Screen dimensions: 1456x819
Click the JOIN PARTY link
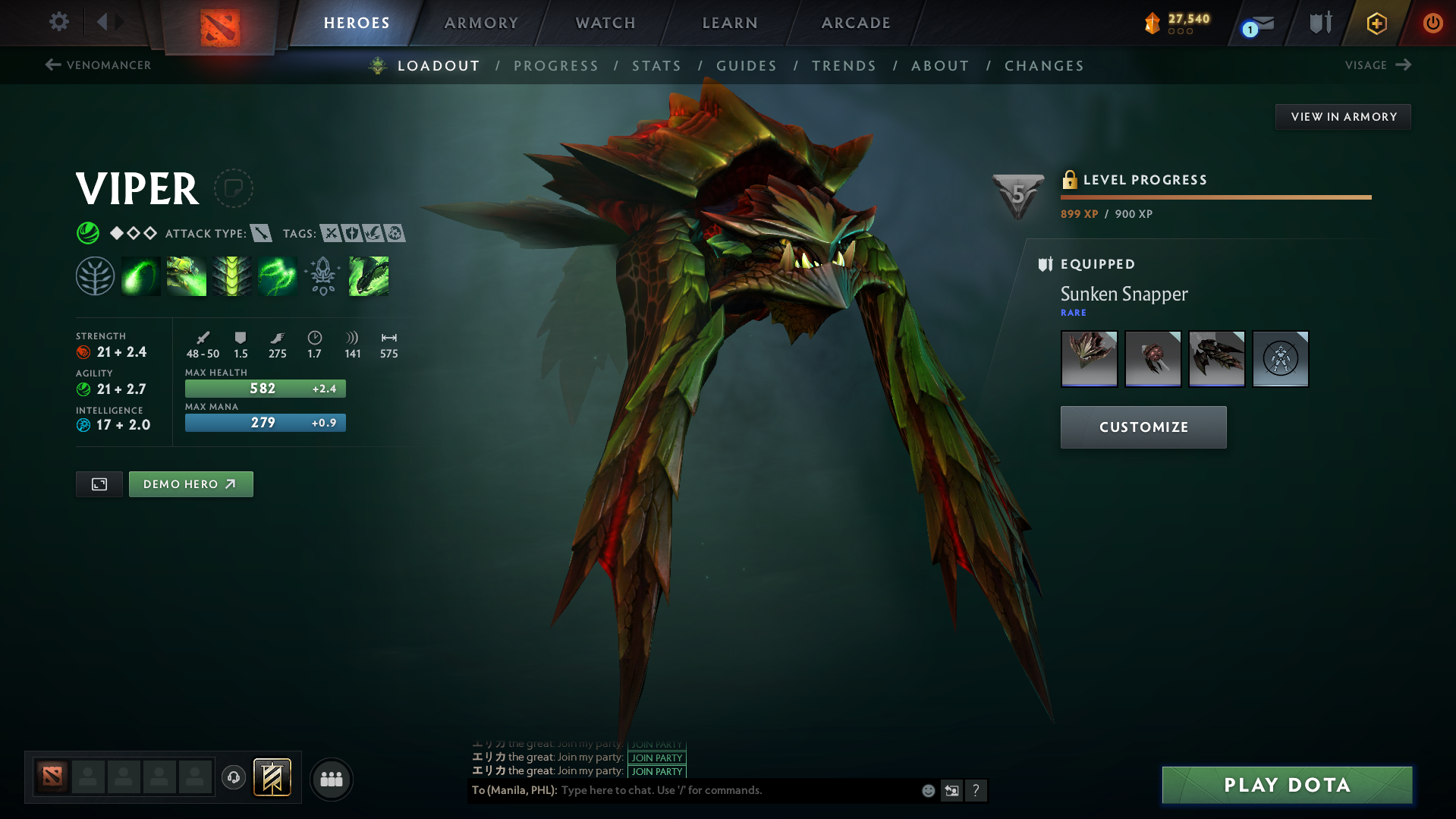656,758
